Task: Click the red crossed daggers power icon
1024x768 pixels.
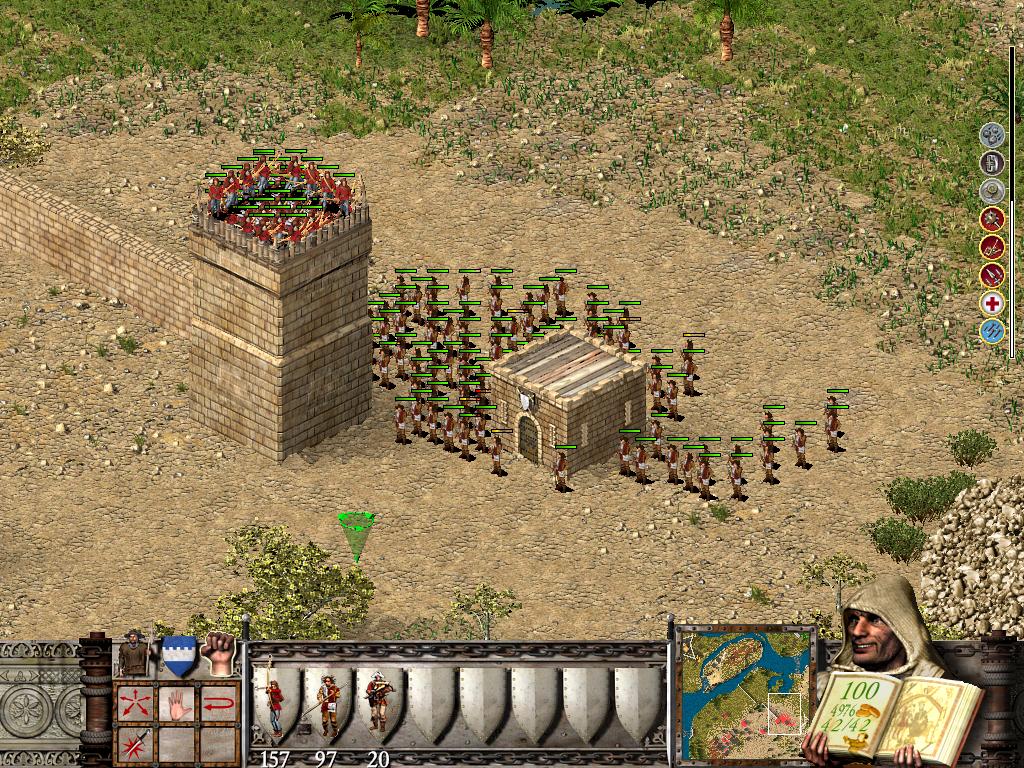Action: (x=992, y=247)
